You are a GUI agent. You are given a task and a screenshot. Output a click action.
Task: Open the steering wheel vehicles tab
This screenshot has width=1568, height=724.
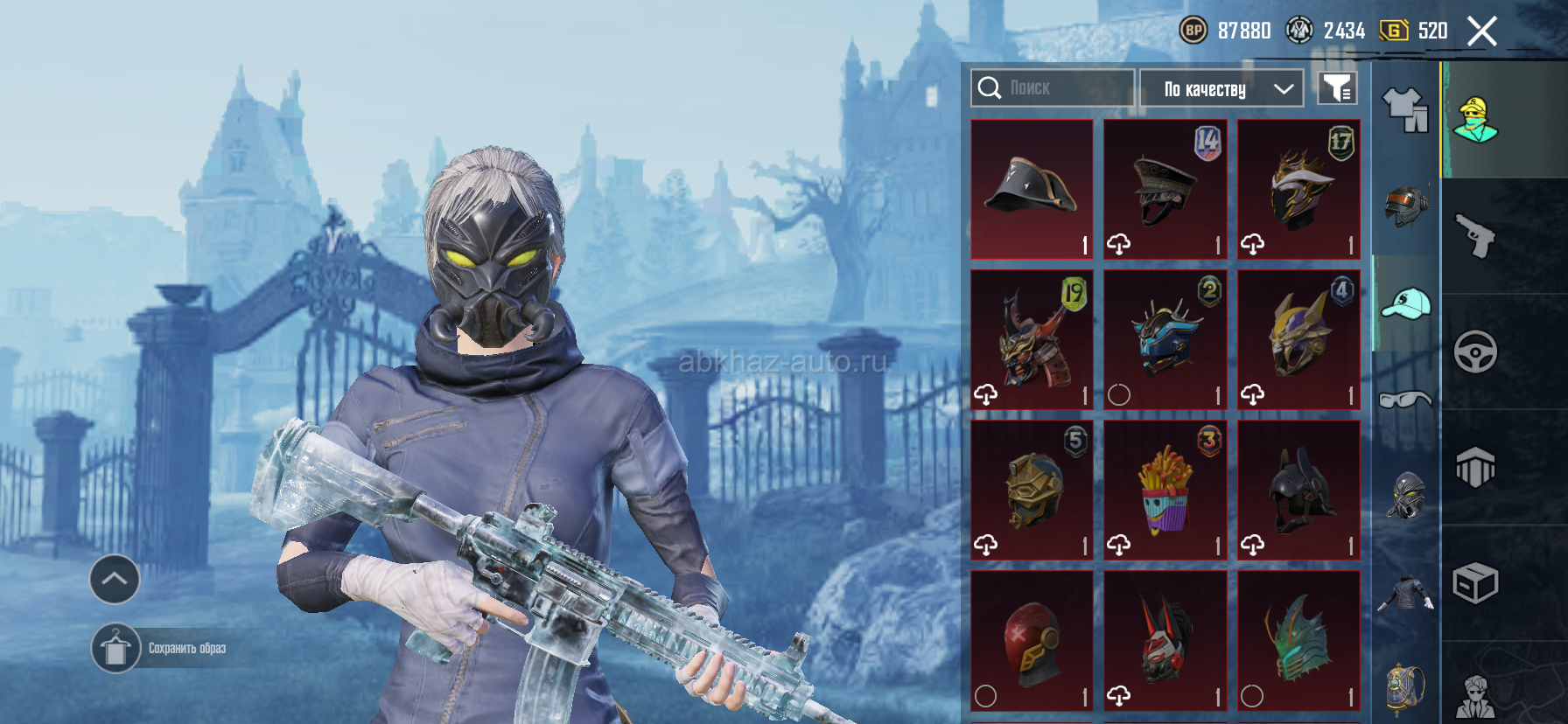(1475, 352)
